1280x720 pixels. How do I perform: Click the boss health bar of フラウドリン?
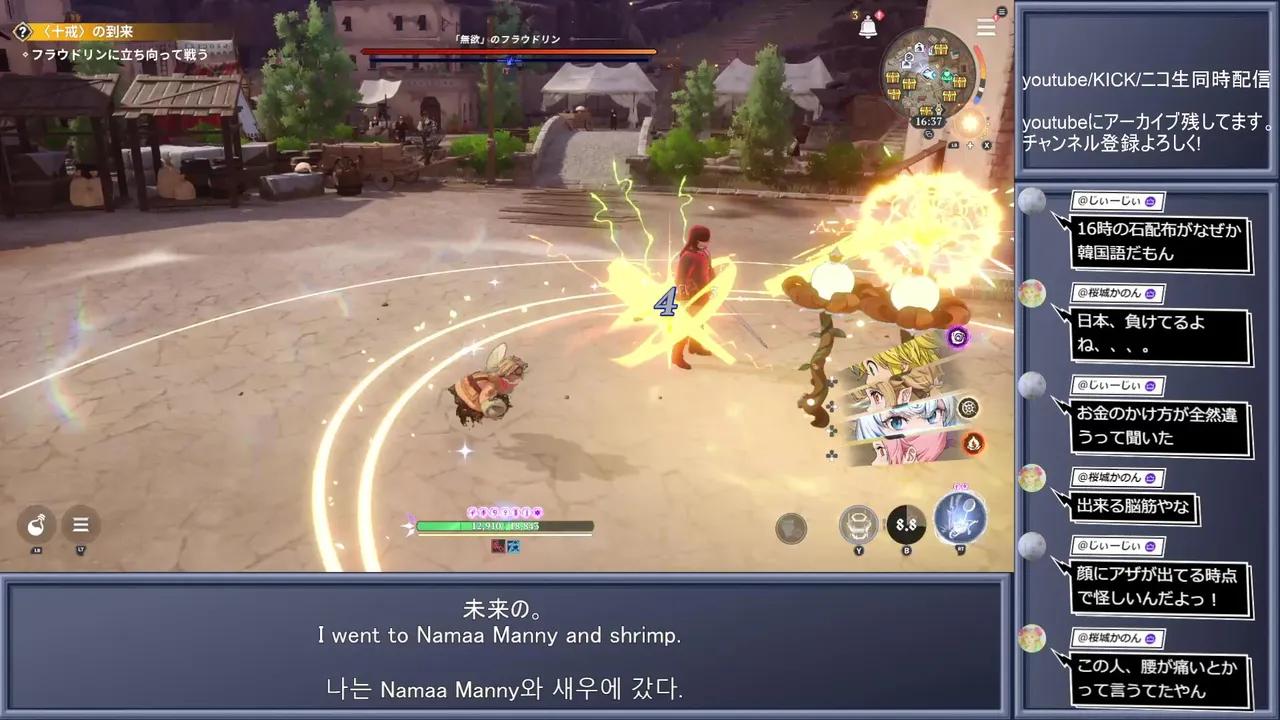tap(510, 53)
